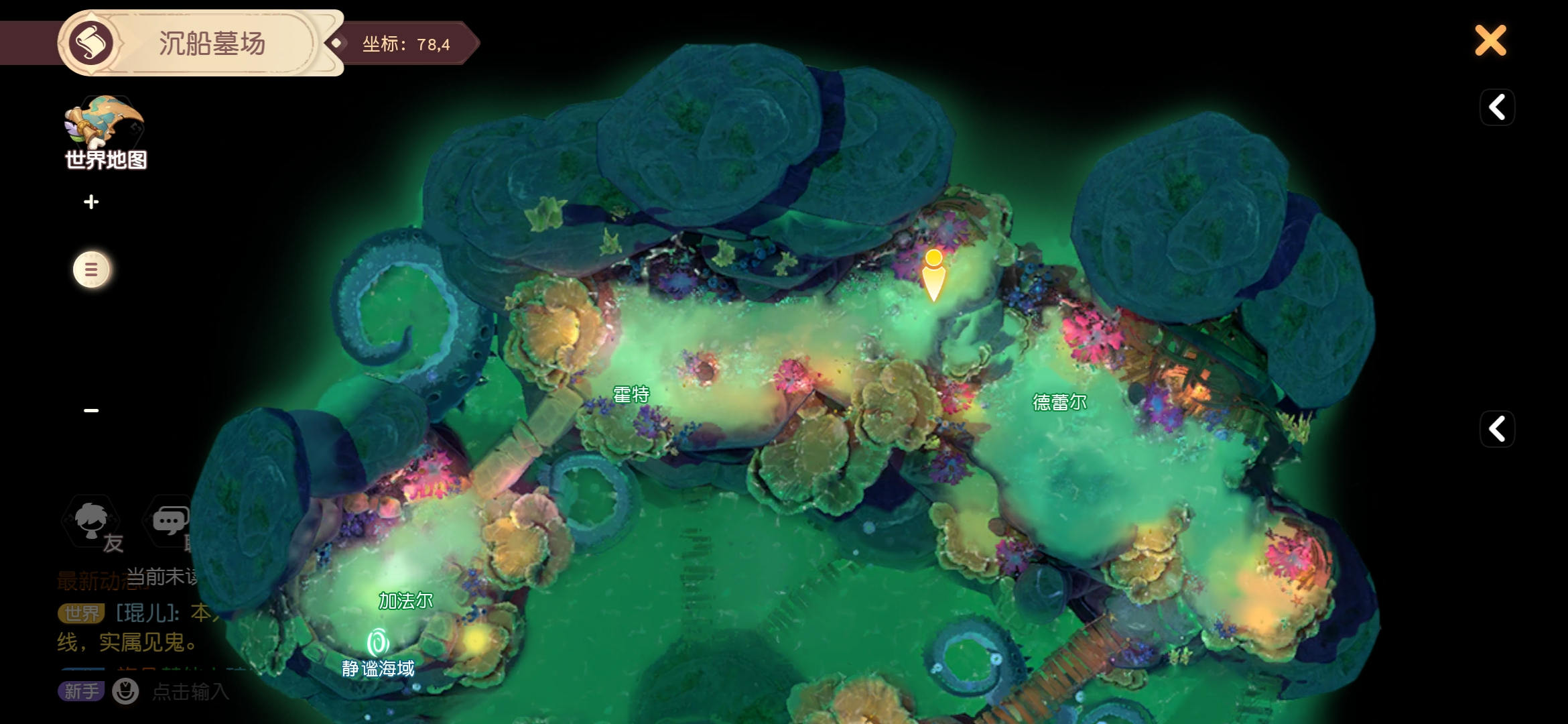Image resolution: width=1568 pixels, height=724 pixels.
Task: Select the 德蕾尔 NPC map label
Action: (1059, 402)
